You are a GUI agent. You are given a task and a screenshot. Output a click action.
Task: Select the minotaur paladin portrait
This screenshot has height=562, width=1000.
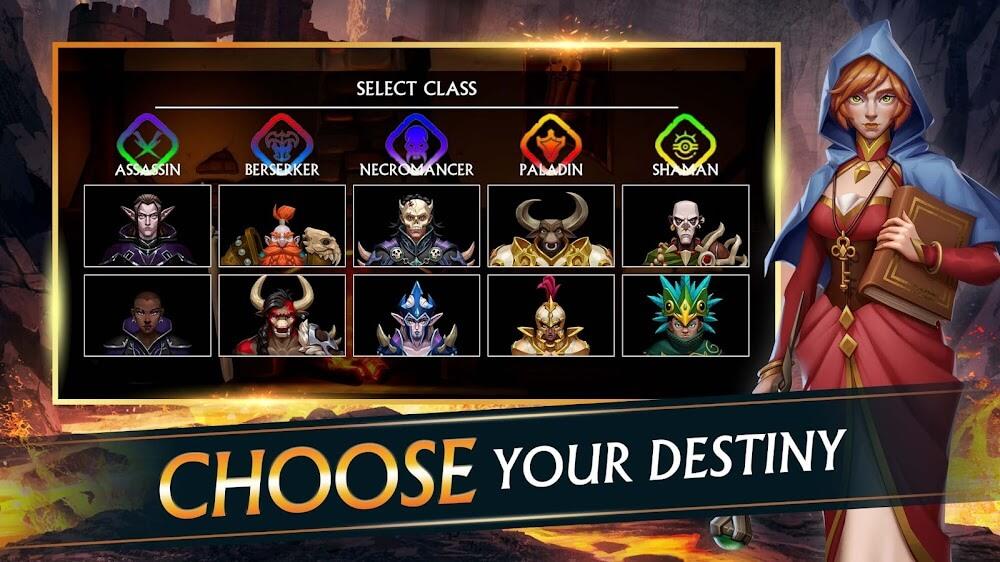coord(550,225)
